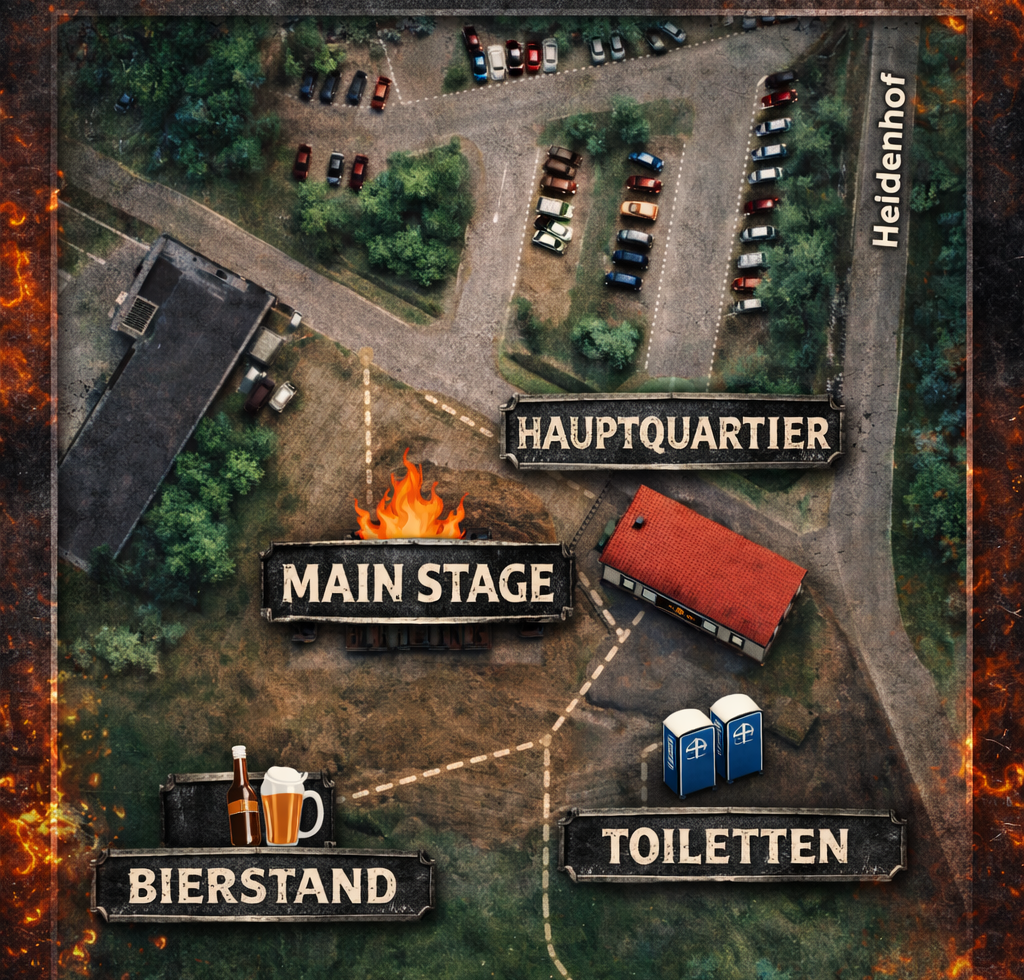Click the flame icon above Main Stage
Screen dimensions: 1024x980
pos(409,502)
